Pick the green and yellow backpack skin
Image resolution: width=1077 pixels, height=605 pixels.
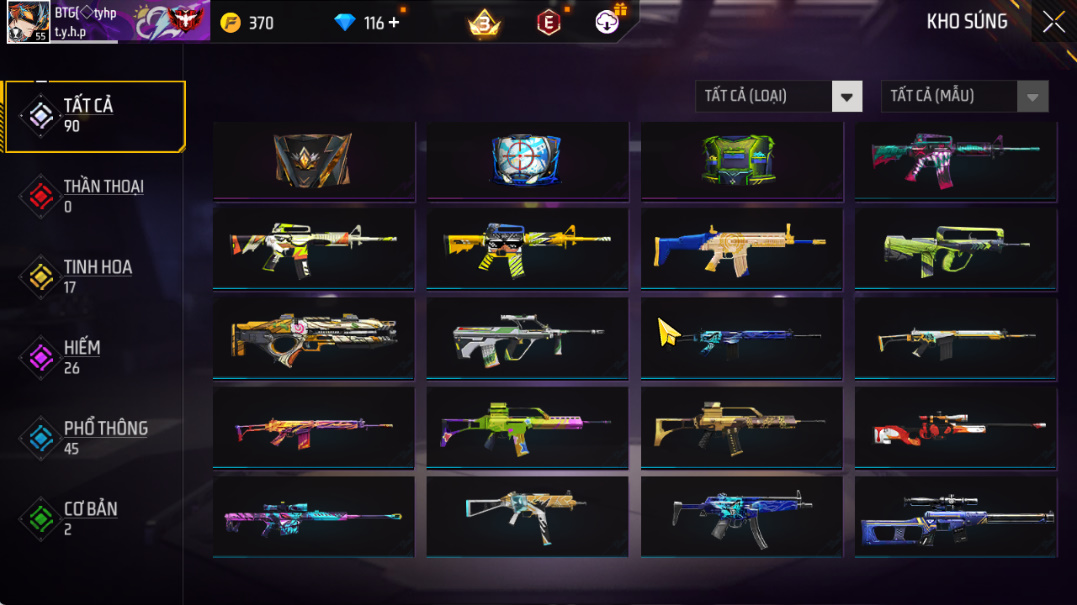pos(741,160)
